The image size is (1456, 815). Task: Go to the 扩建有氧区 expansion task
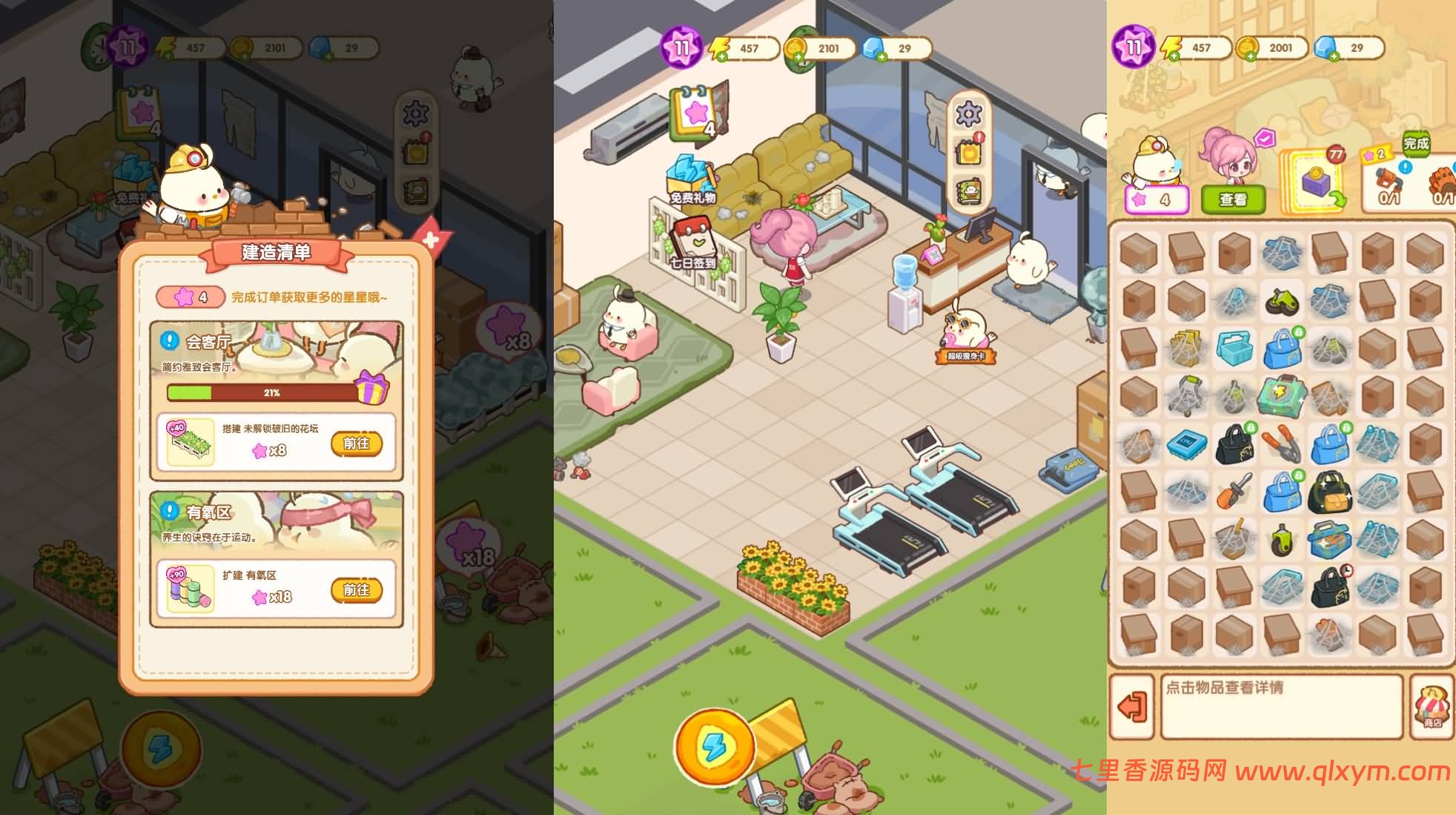click(357, 590)
